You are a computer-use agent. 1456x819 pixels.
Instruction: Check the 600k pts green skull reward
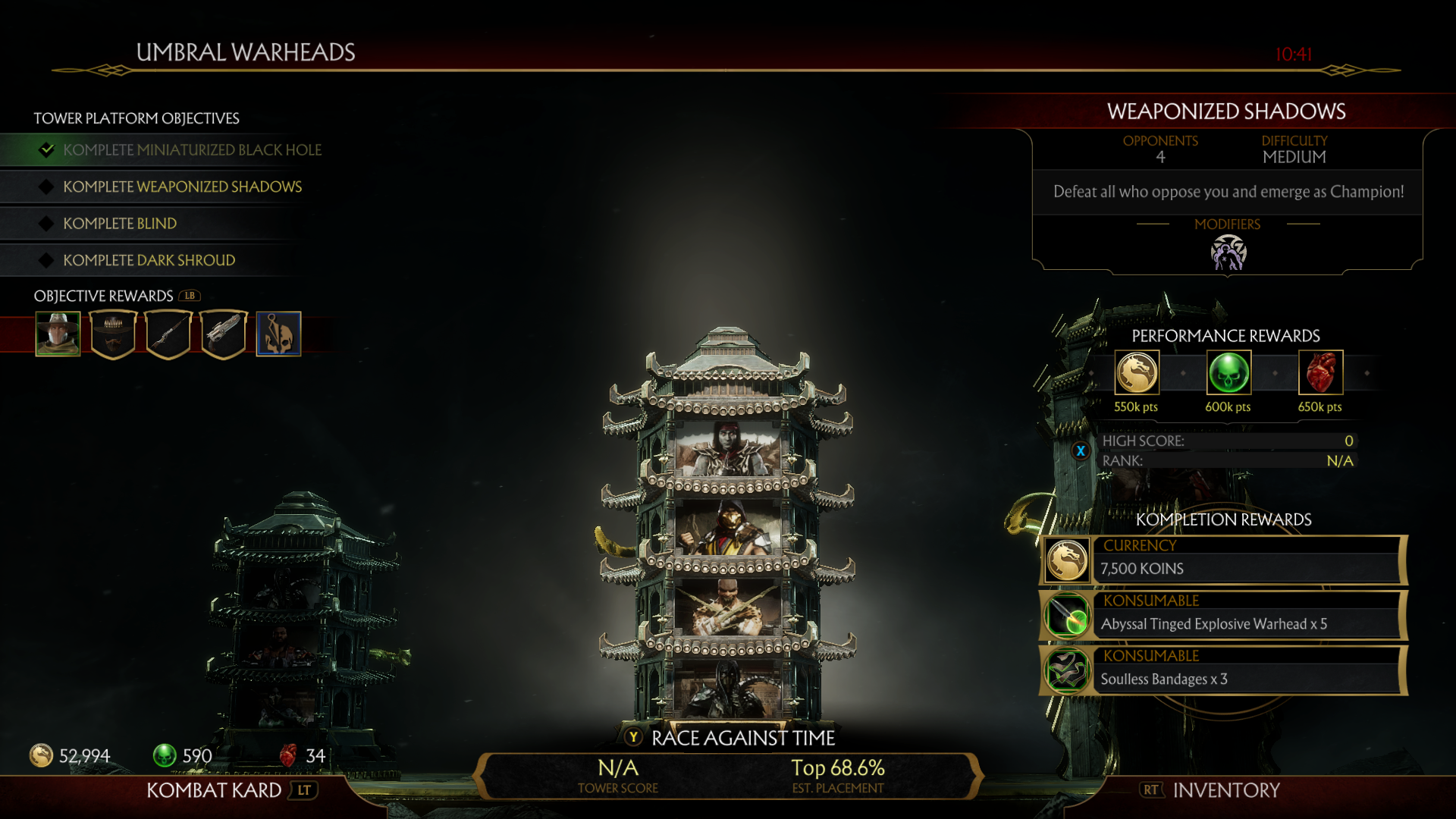1228,373
